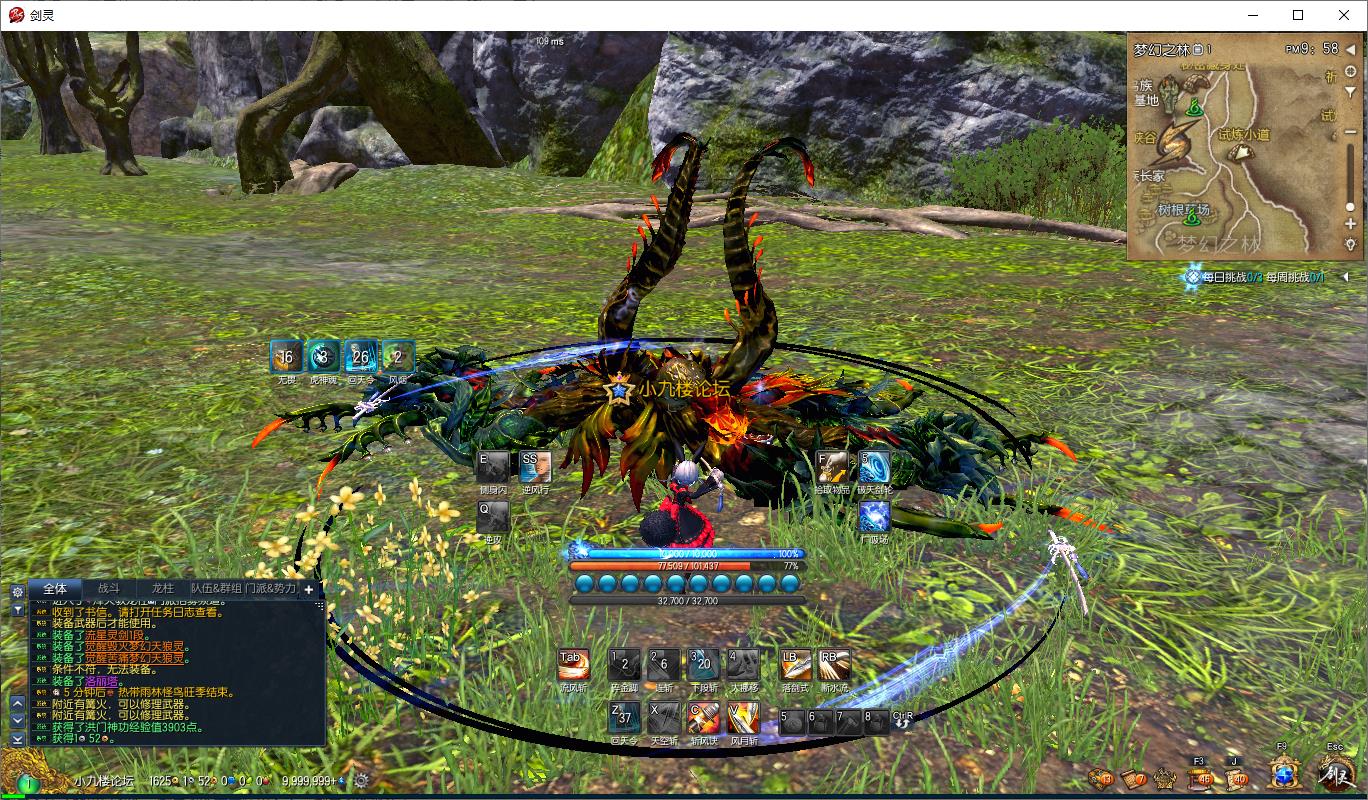Use the 斩风诀 skill icon (C key)

click(703, 718)
